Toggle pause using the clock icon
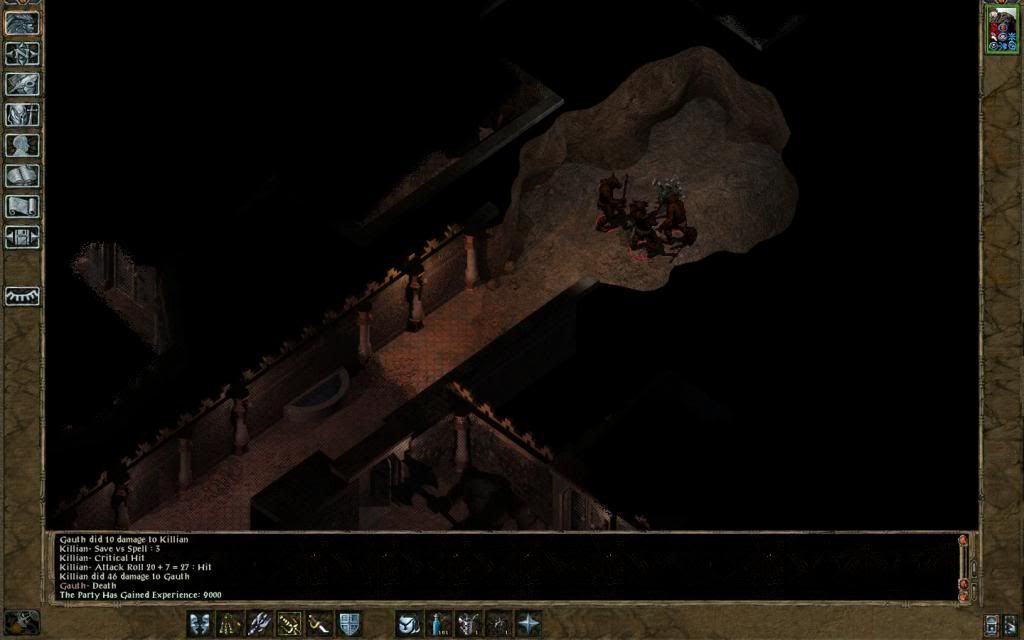This screenshot has height=640, width=1024. (x=20, y=623)
